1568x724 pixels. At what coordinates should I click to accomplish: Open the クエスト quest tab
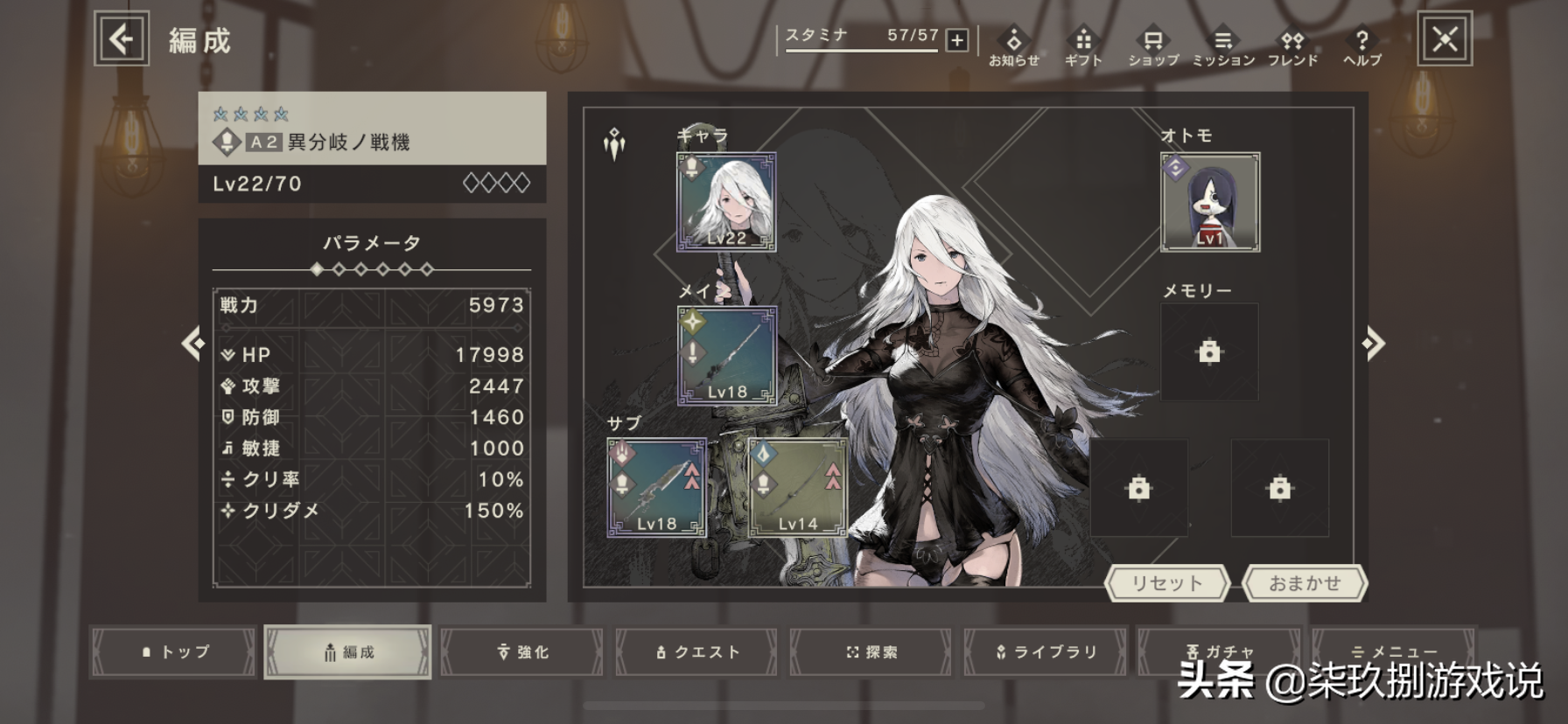[696, 651]
